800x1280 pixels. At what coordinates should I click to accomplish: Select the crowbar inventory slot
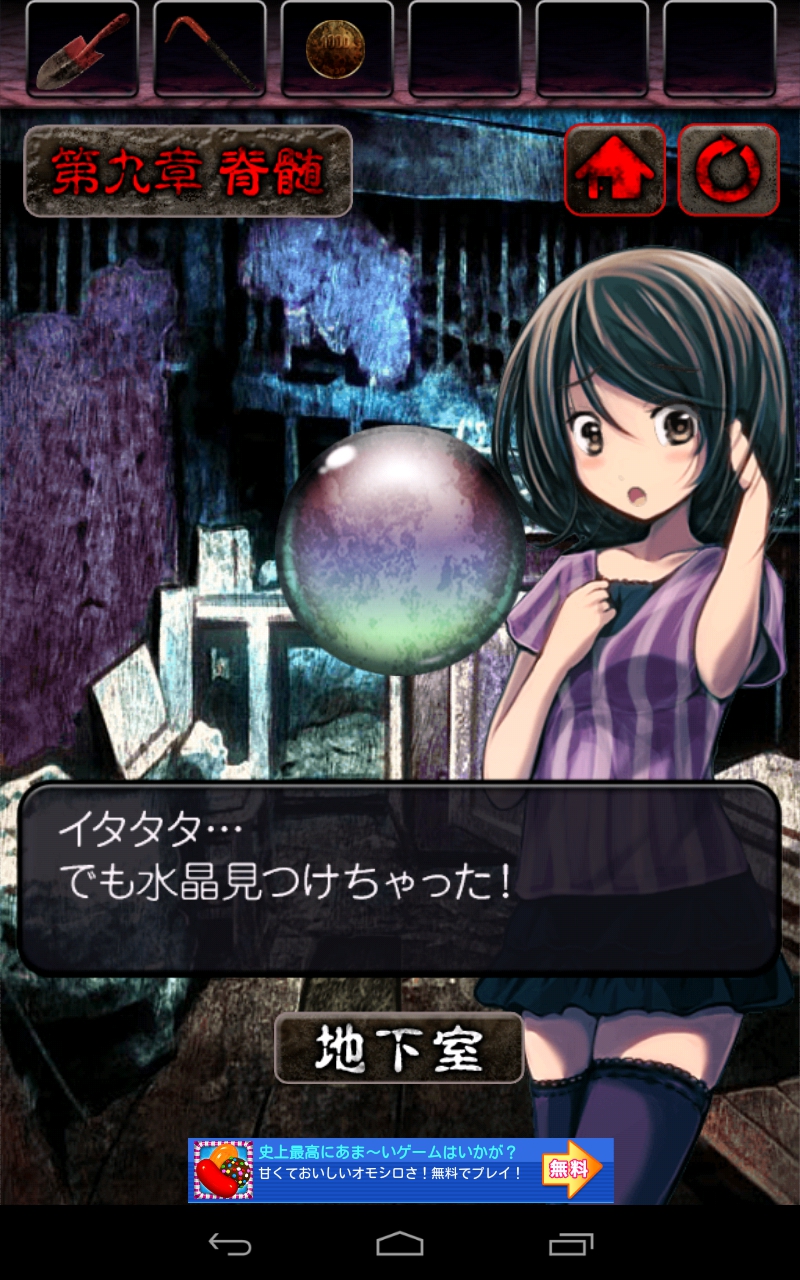pyautogui.click(x=210, y=48)
